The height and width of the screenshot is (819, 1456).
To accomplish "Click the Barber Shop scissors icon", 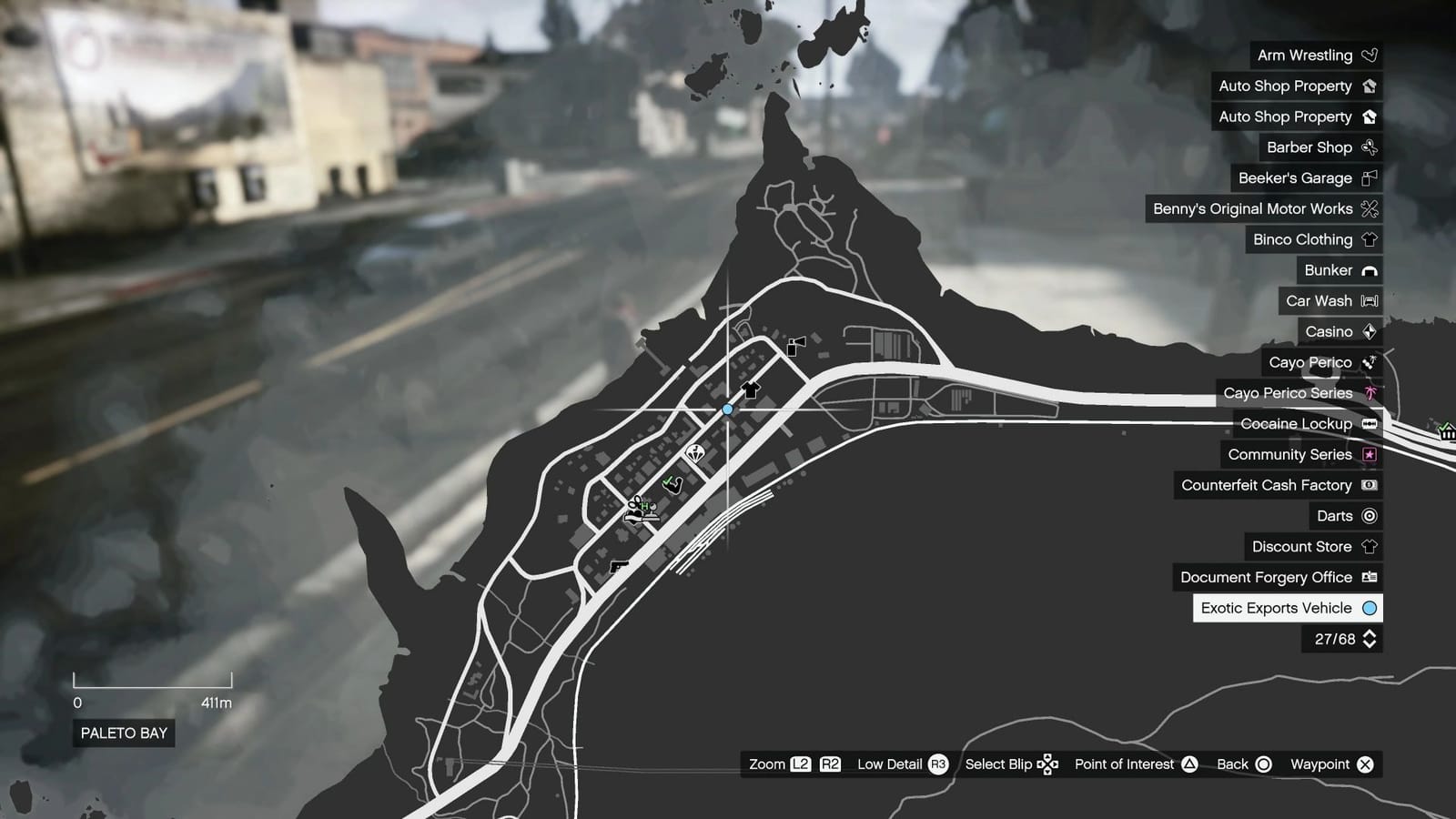I will [1368, 147].
